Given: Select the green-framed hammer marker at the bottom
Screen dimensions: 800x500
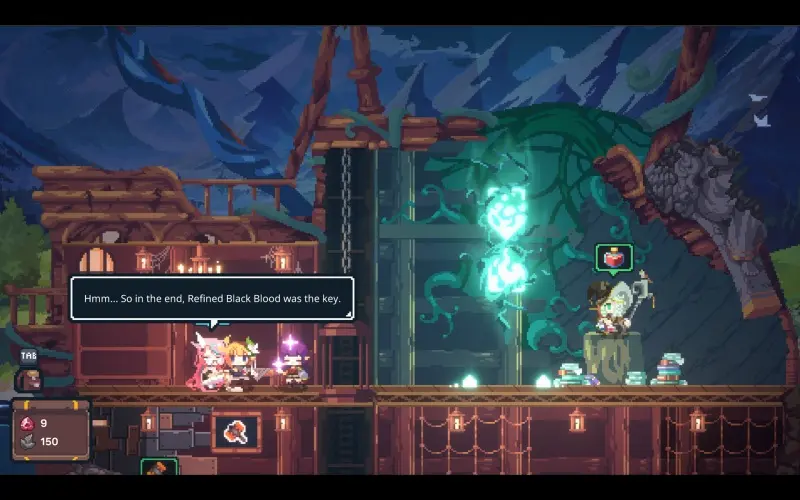Looking at the screenshot, I should tap(158, 468).
